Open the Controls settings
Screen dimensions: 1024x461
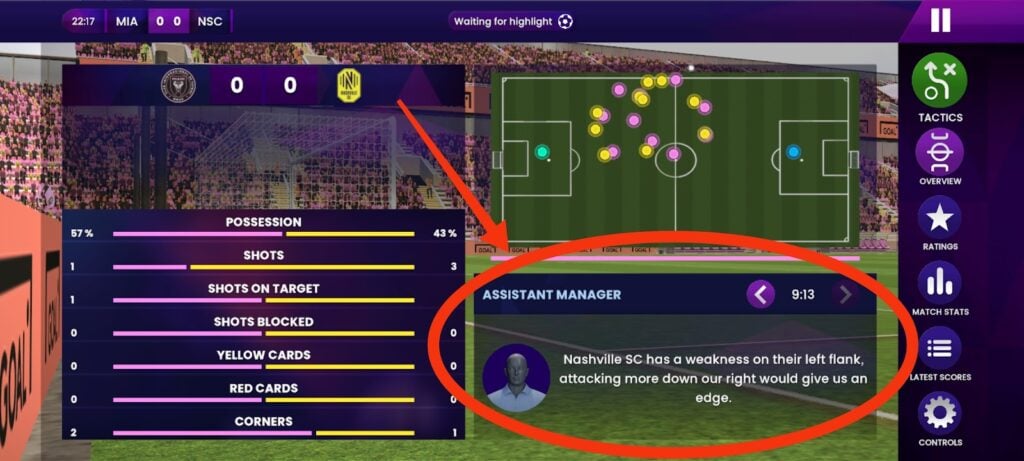click(939, 413)
